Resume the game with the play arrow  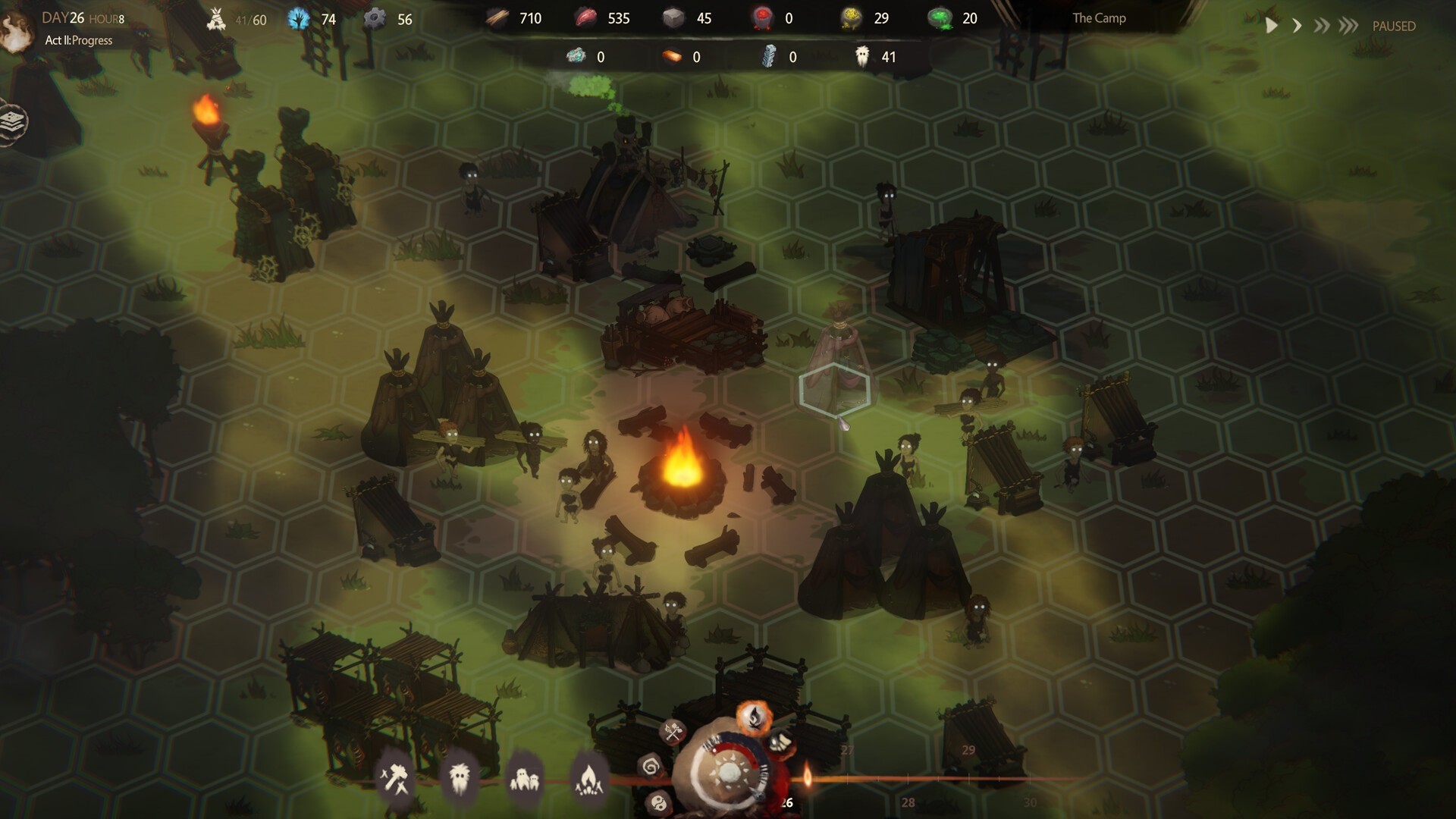pyautogui.click(x=1272, y=26)
